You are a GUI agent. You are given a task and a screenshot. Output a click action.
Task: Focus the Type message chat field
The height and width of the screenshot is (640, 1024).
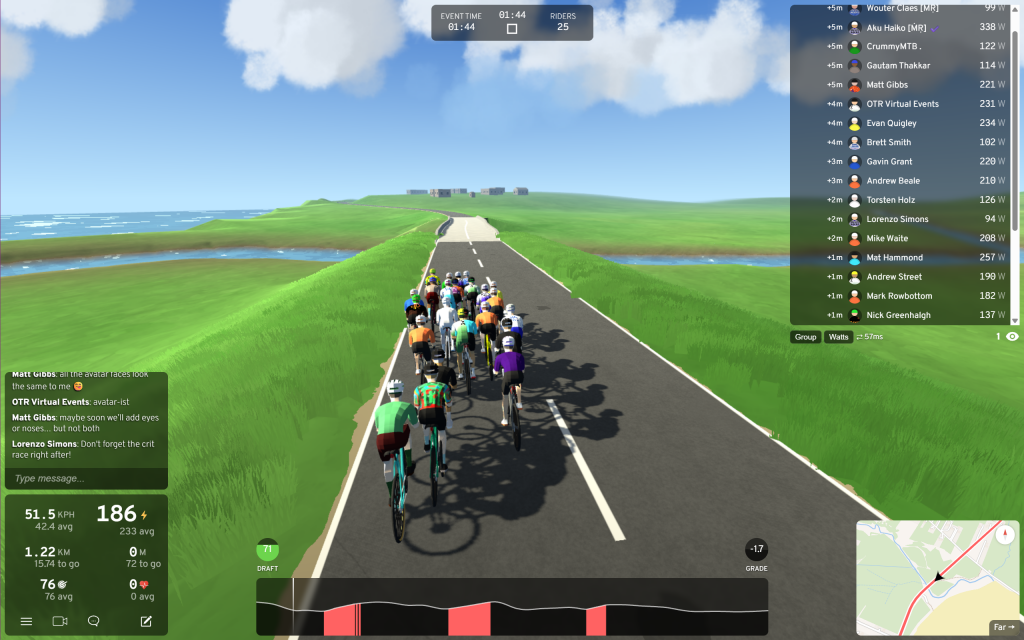[x=85, y=478]
